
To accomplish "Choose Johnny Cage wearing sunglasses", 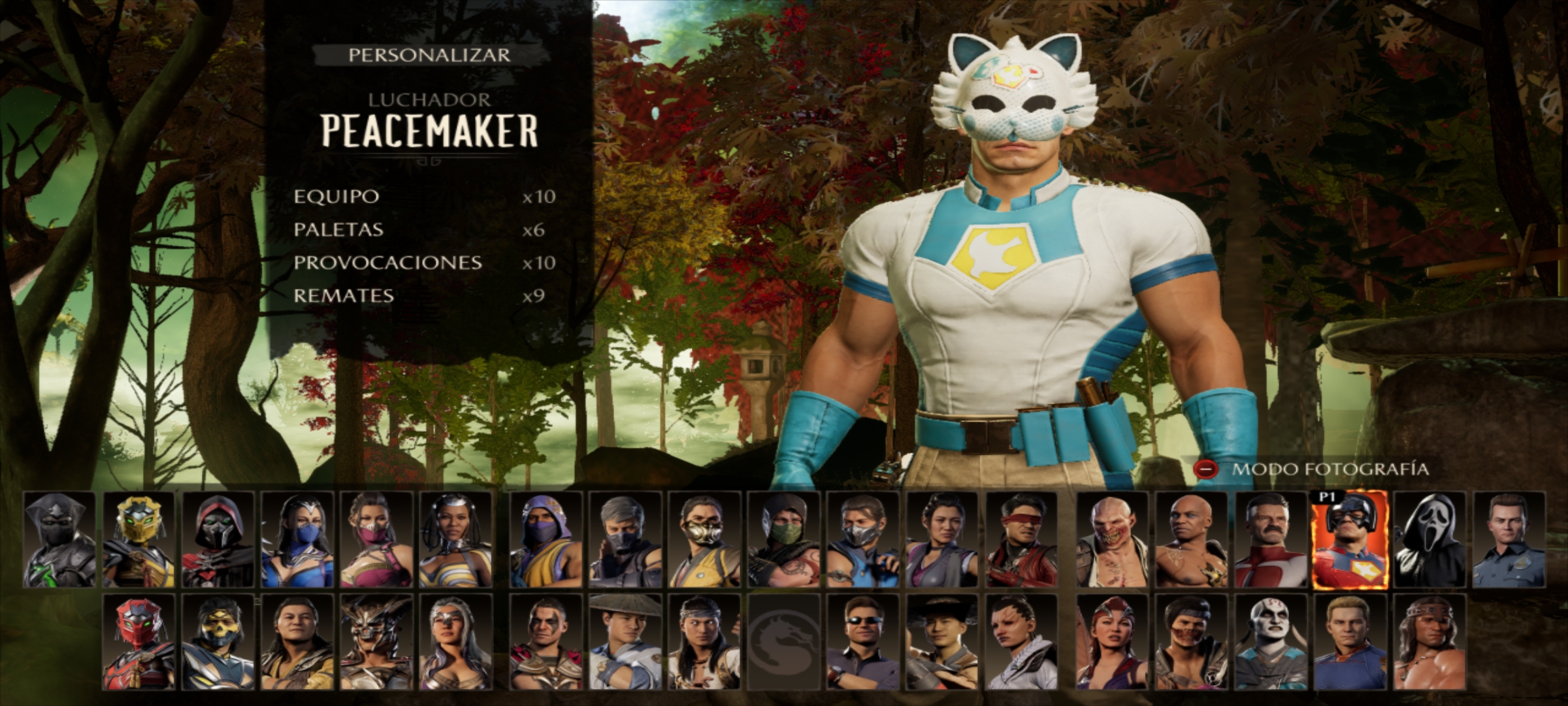I will pos(862,642).
